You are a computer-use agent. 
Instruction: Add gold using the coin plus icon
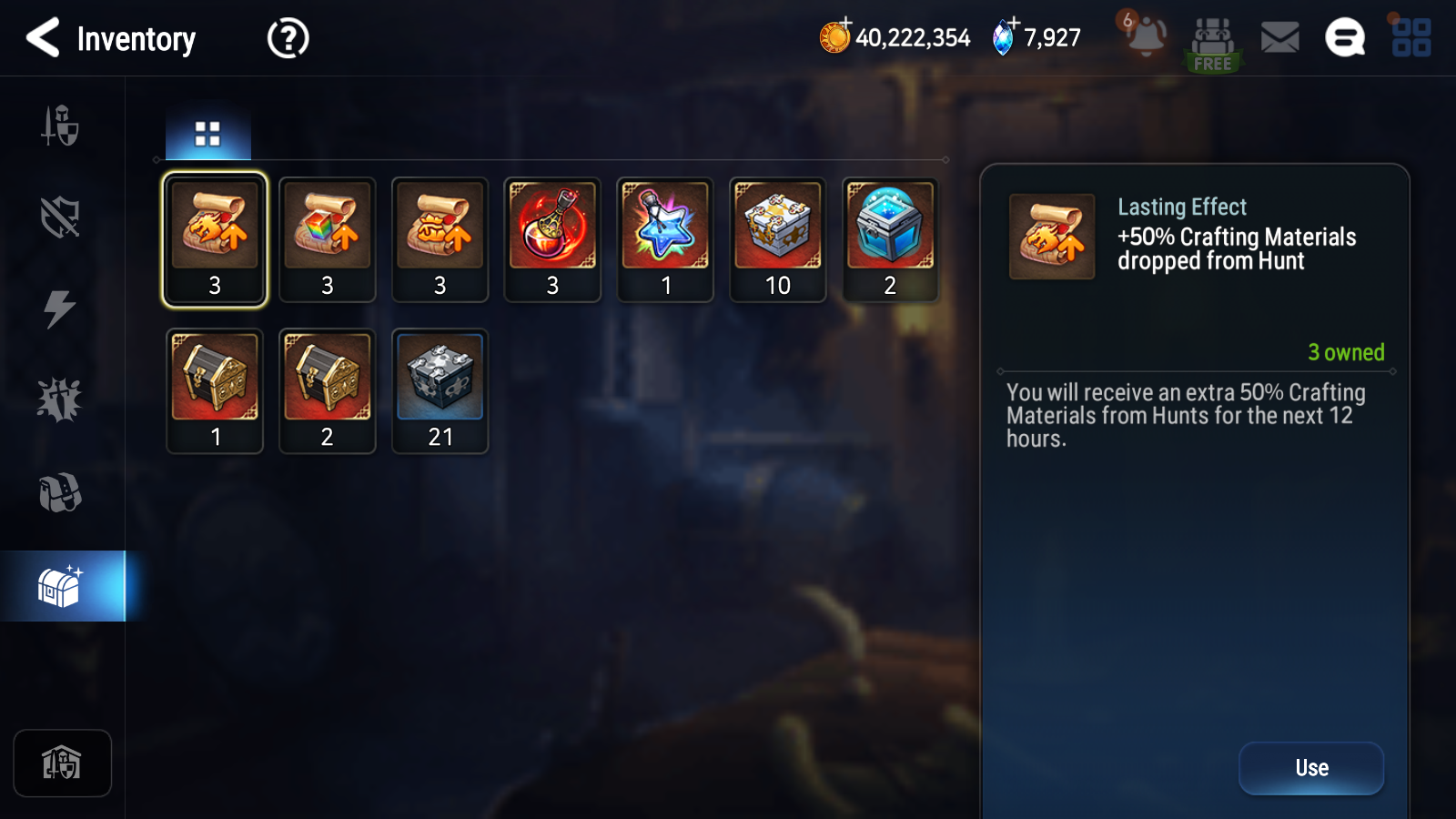834,36
